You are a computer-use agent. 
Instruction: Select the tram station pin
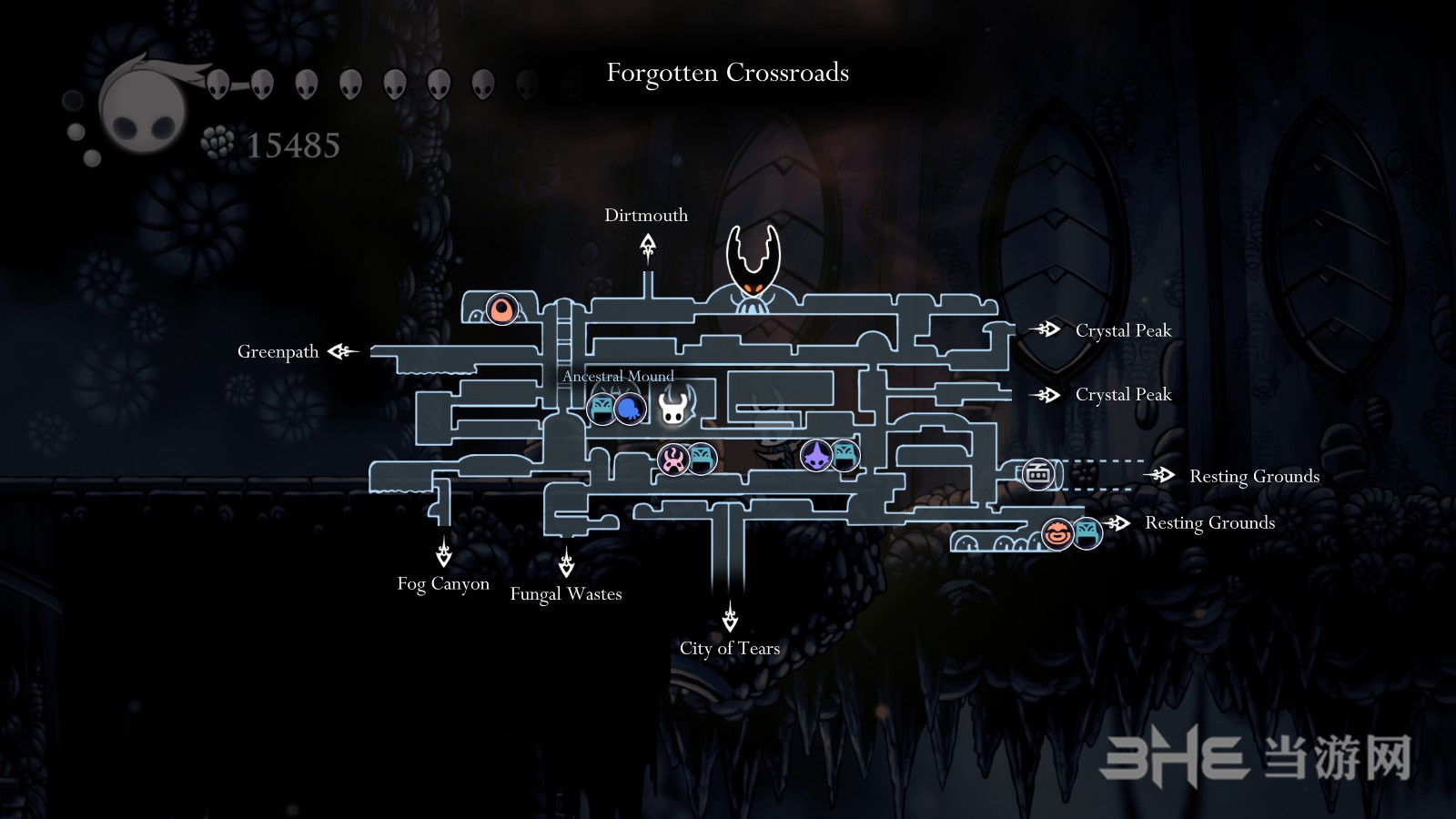click(x=1037, y=474)
